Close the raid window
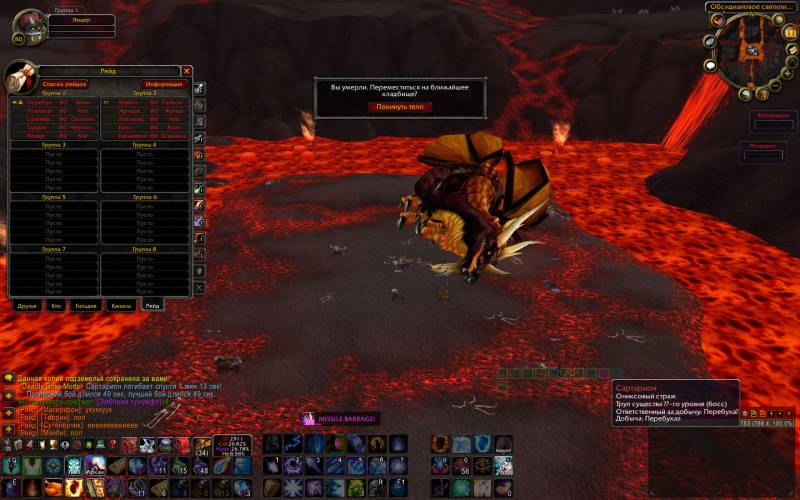Screen dimensions: 800x500 (187, 71)
